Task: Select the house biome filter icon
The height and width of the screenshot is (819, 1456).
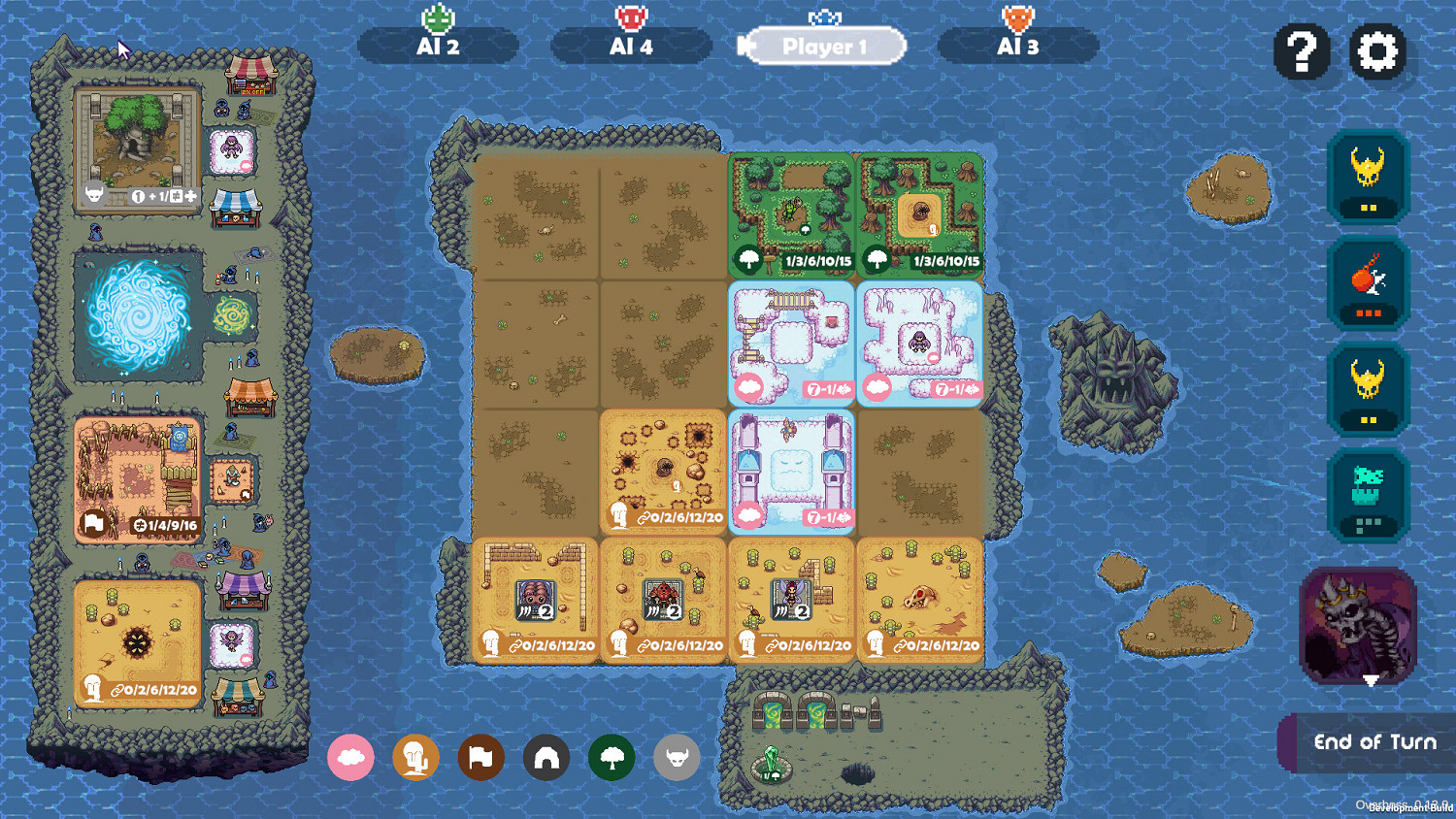Action: point(546,757)
